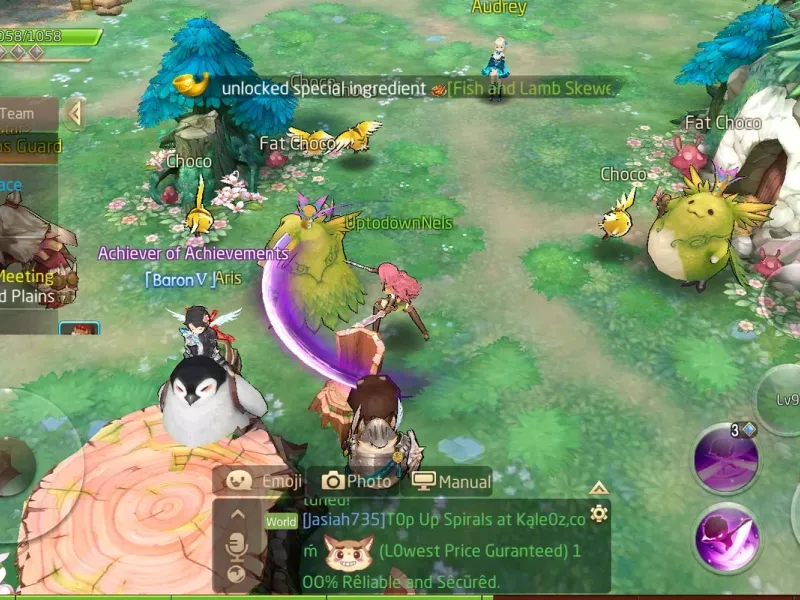Switch to Manual control mode
Image resolution: width=800 pixels, height=600 pixels.
pyautogui.click(x=451, y=481)
